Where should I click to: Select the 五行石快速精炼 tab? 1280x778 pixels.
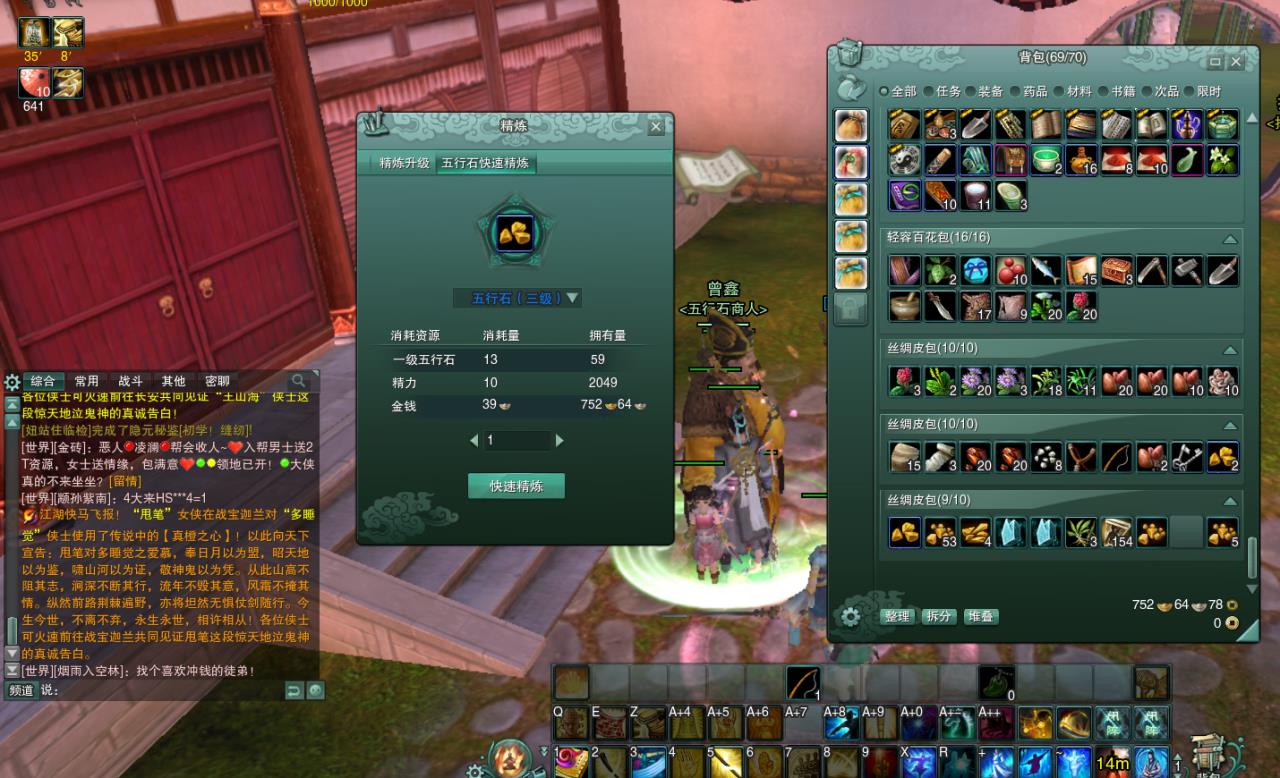pyautogui.click(x=485, y=163)
